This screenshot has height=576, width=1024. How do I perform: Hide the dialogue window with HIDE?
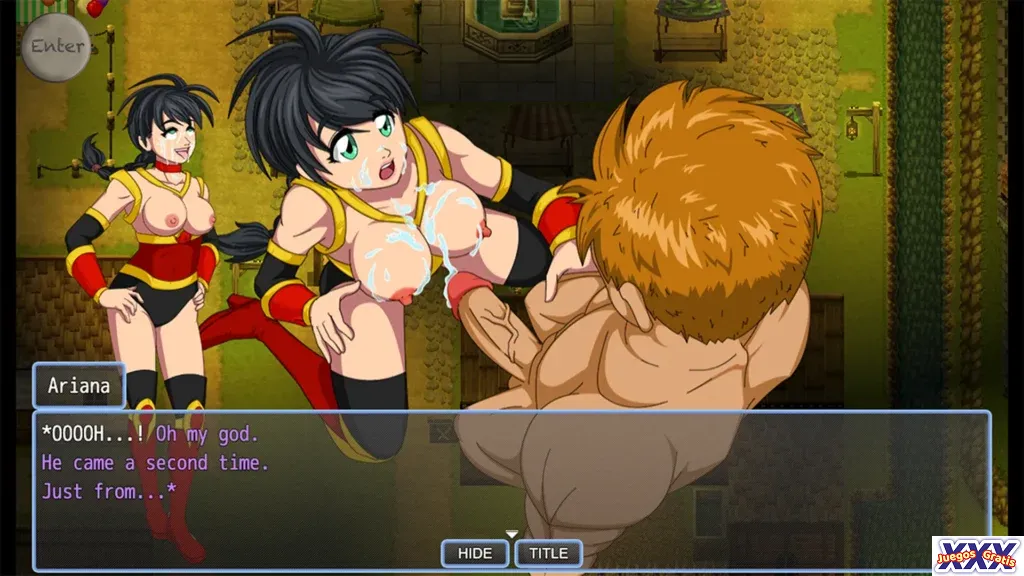point(475,553)
